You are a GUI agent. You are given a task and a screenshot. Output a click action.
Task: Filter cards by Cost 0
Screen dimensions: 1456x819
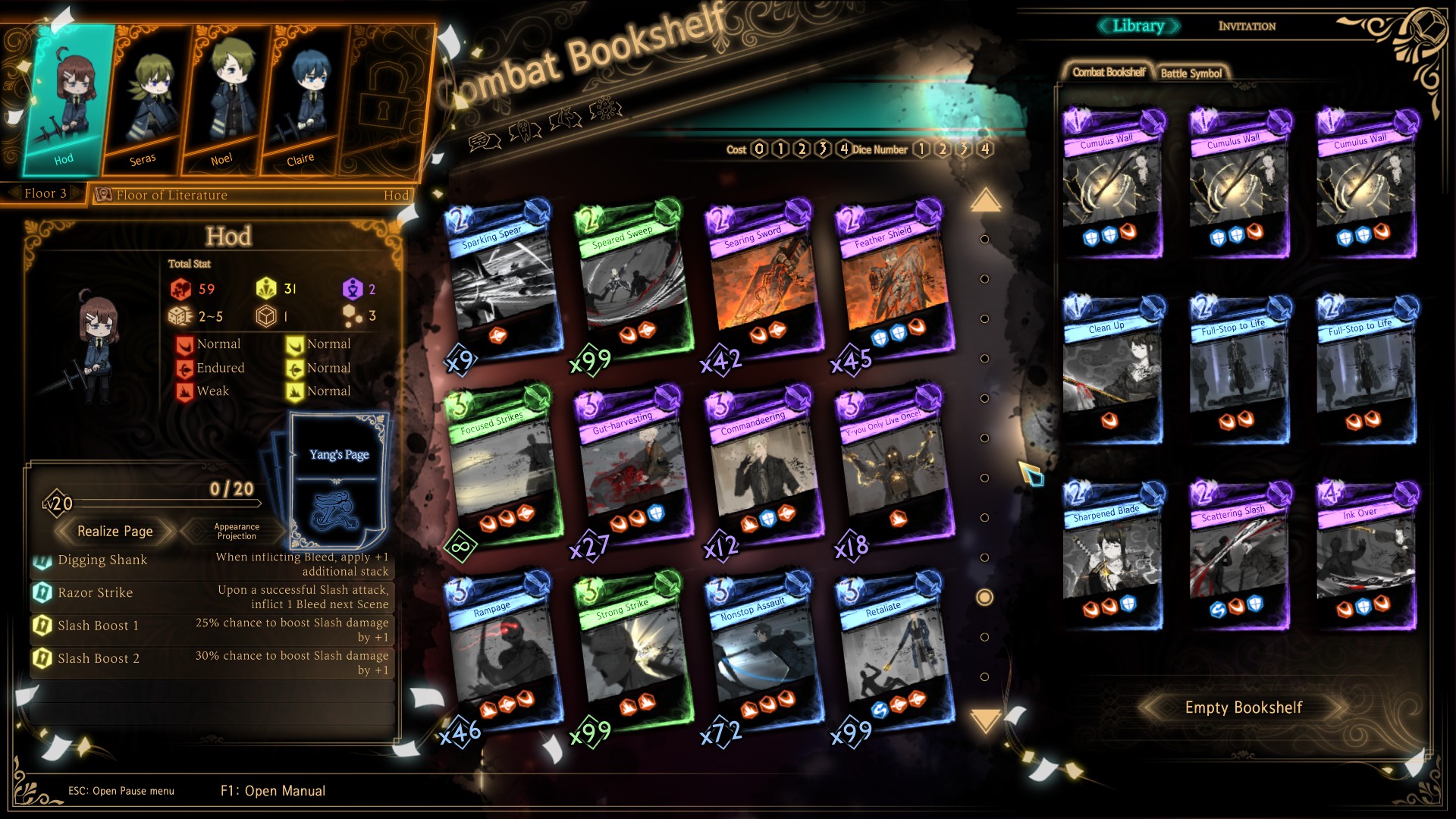tap(759, 149)
